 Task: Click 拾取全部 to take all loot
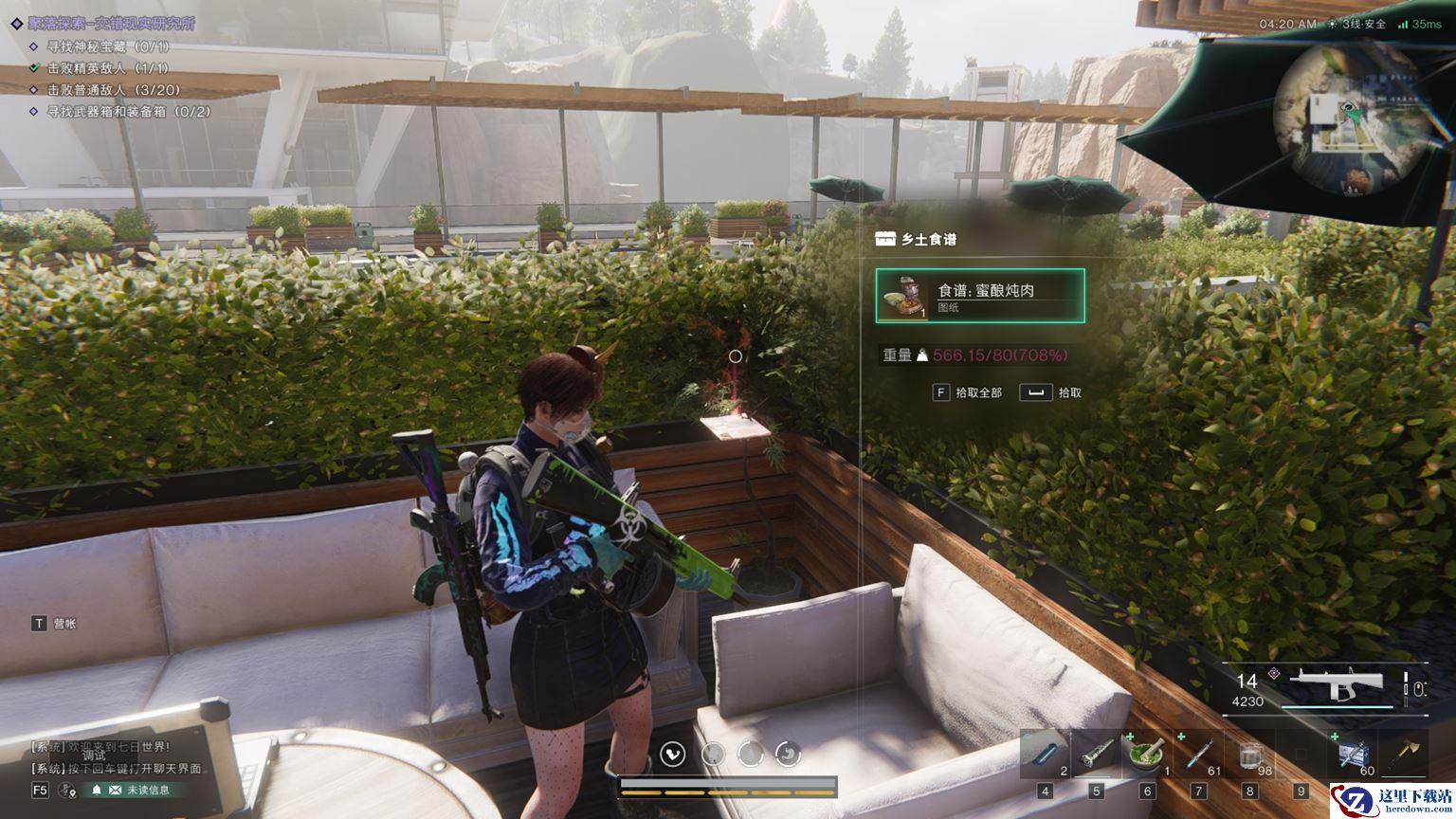(968, 392)
